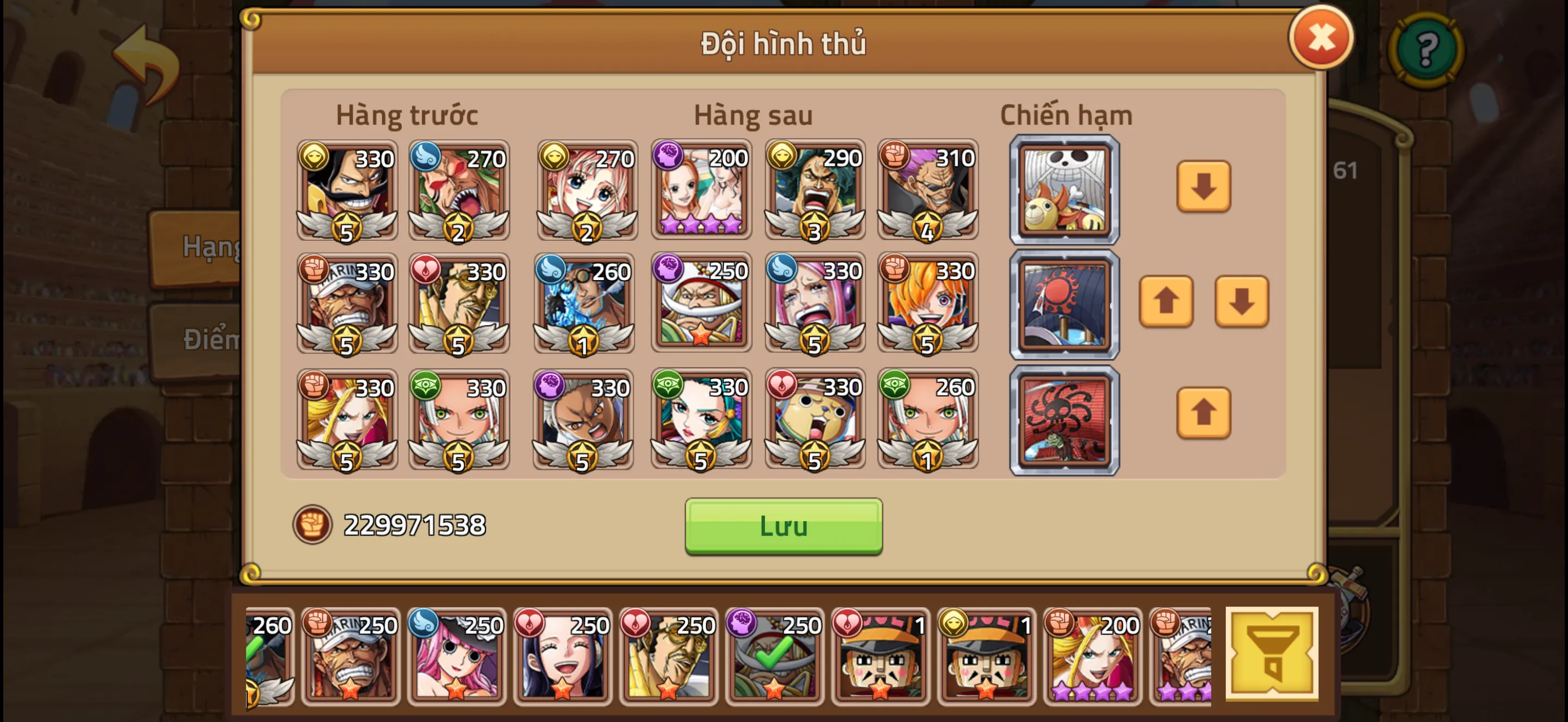Select the kraken-emblem warship icon
The width and height of the screenshot is (1568, 722).
(1064, 418)
